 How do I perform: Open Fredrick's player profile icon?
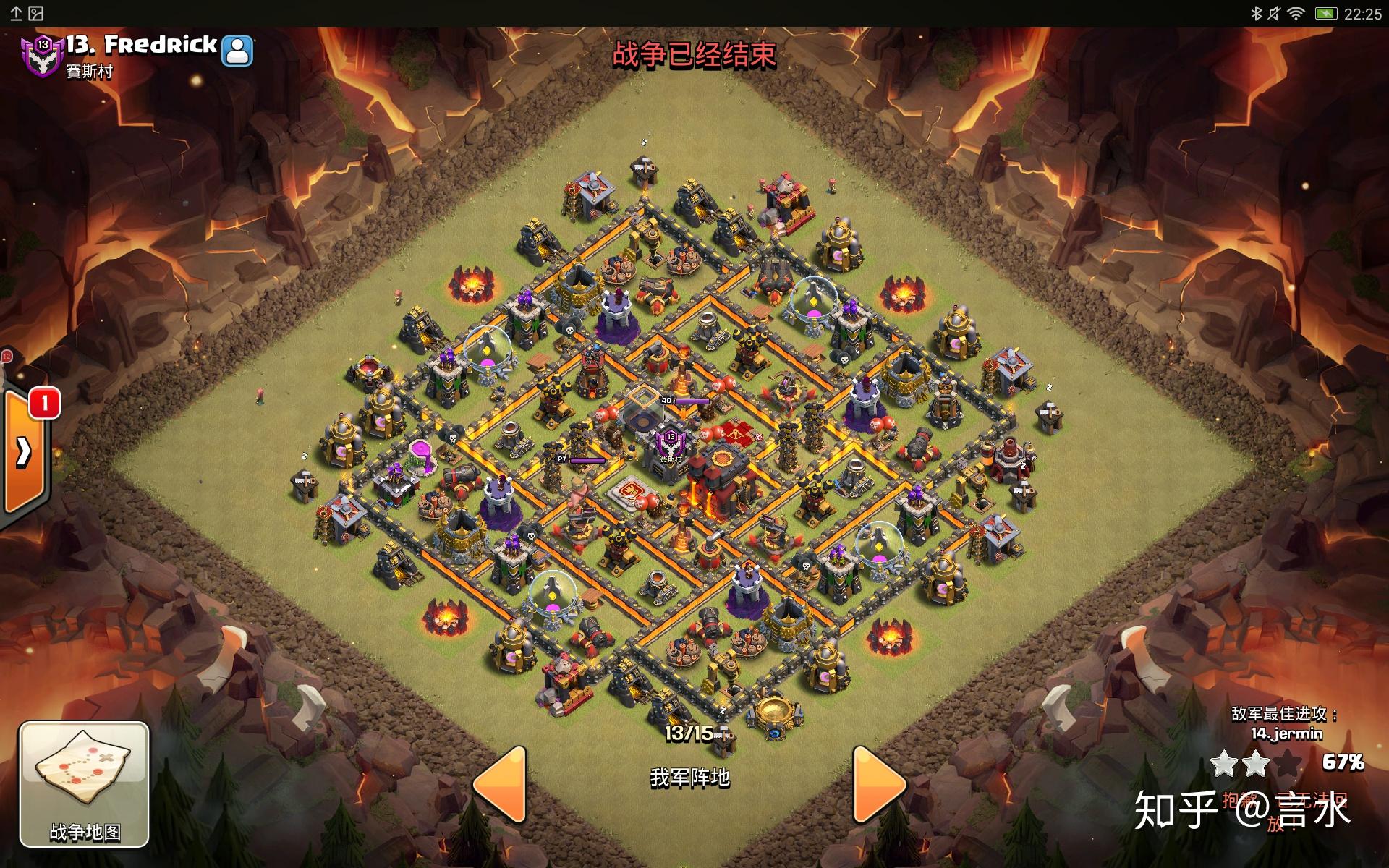click(237, 51)
